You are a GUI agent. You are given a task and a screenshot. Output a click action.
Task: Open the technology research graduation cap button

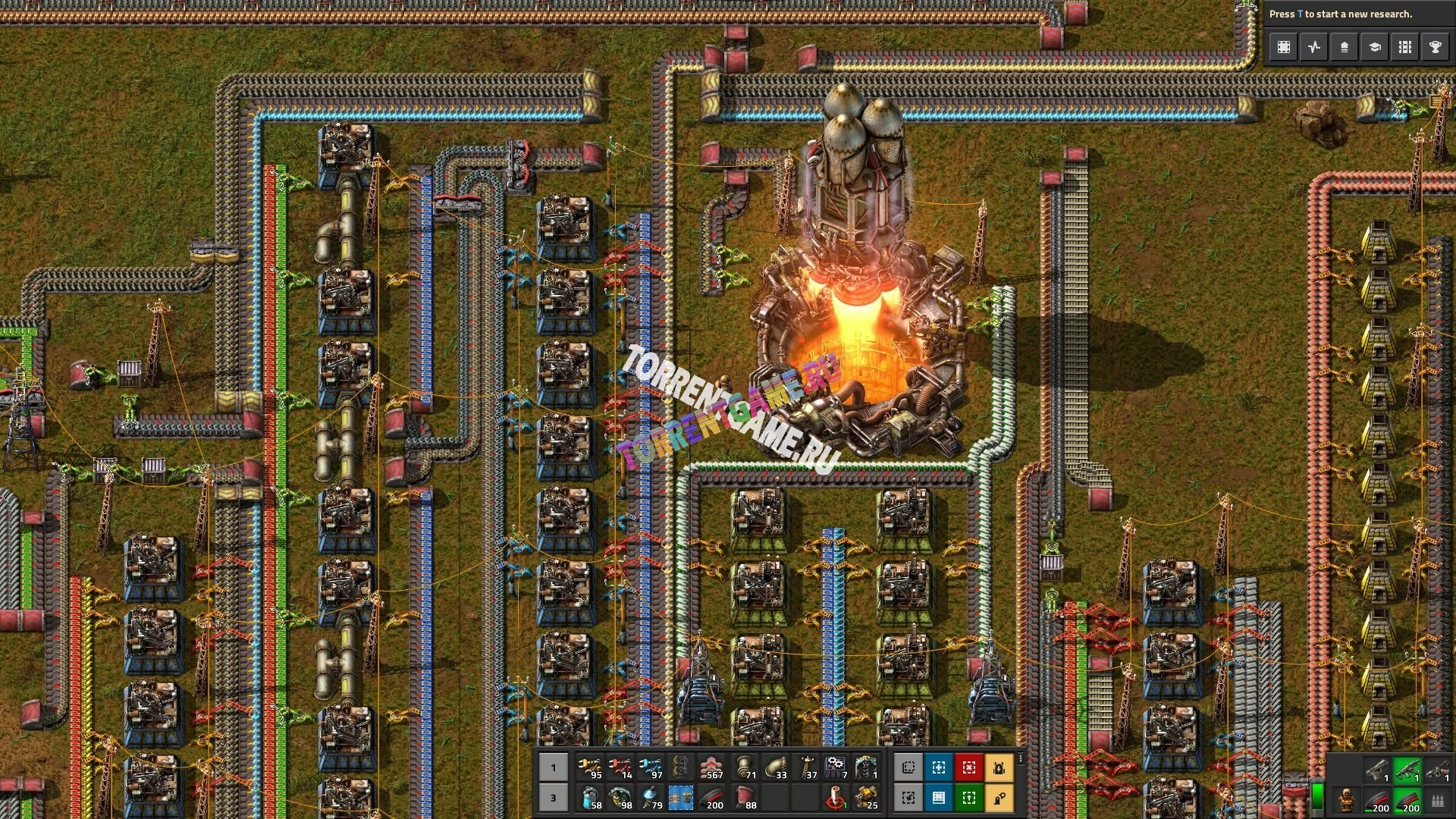pyautogui.click(x=1374, y=47)
